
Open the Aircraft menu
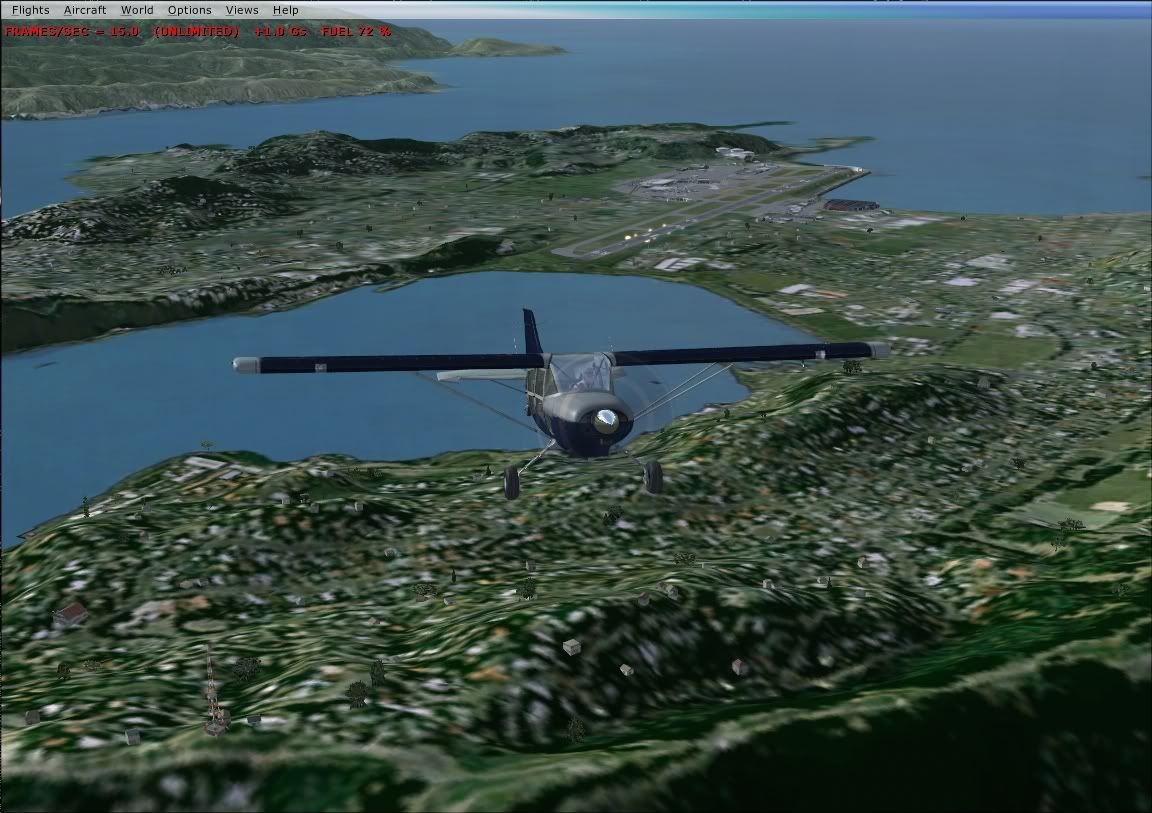85,10
